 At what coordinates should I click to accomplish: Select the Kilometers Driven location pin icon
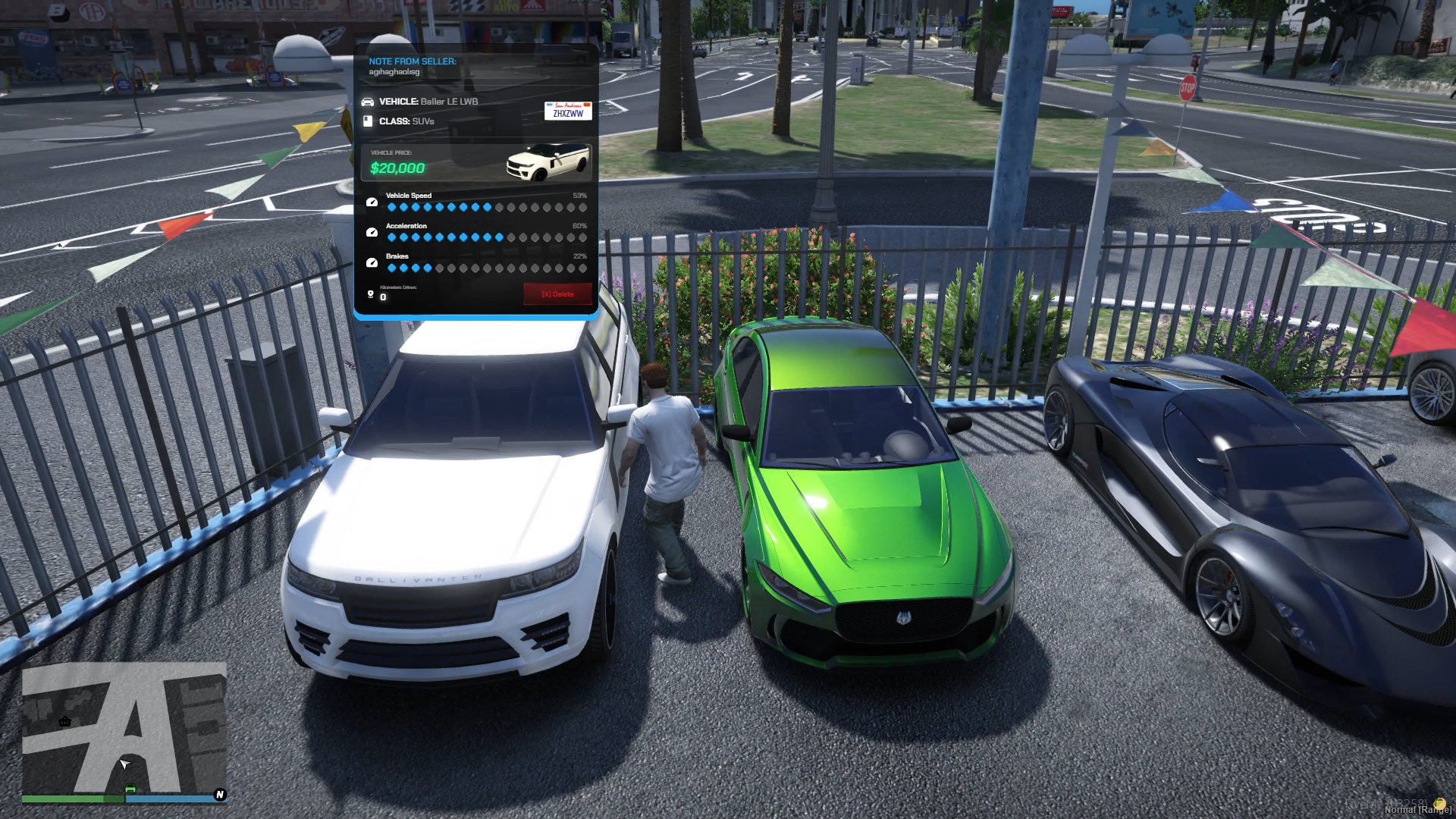pyautogui.click(x=370, y=294)
